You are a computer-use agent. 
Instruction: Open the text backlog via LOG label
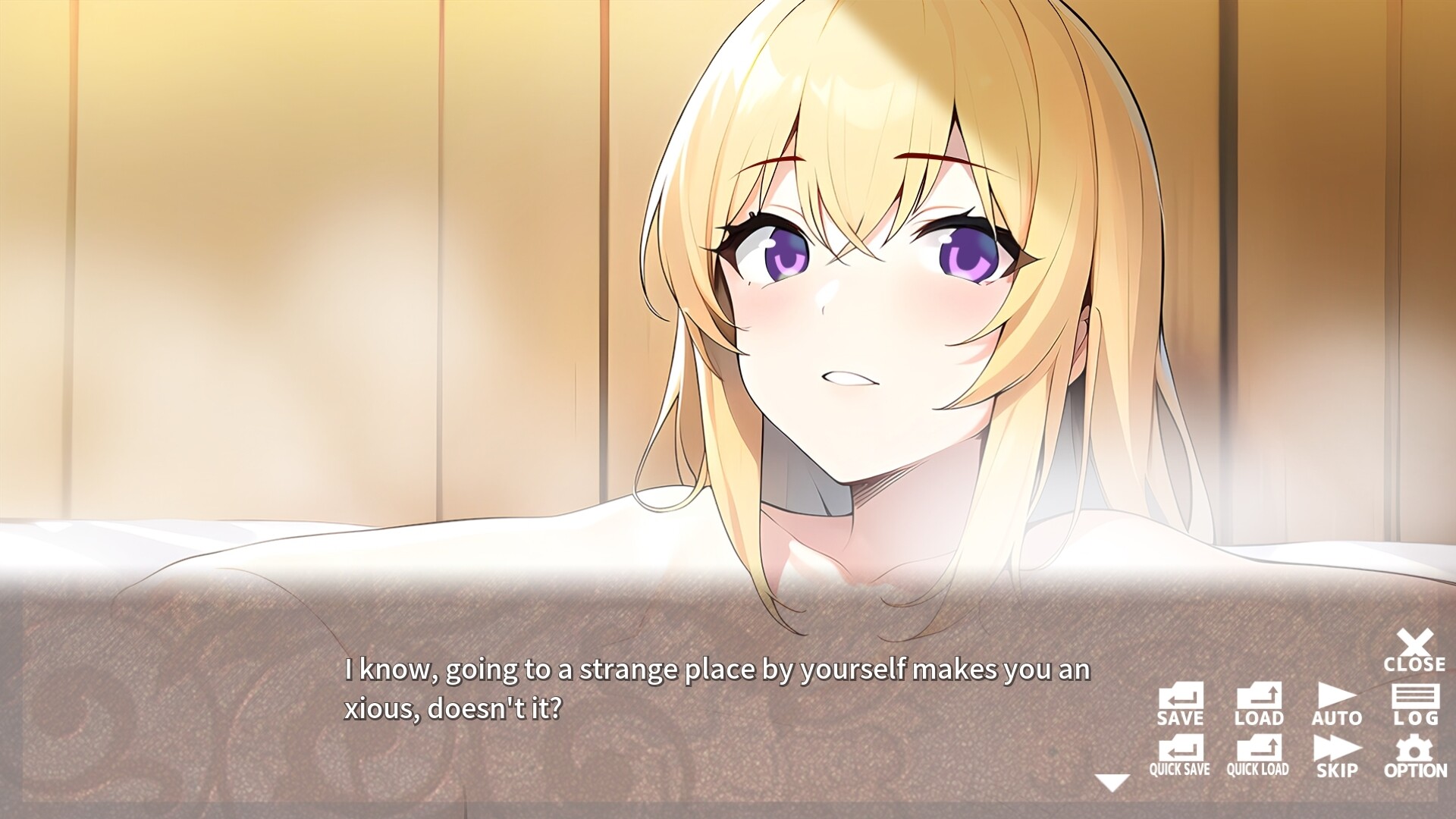1418,719
